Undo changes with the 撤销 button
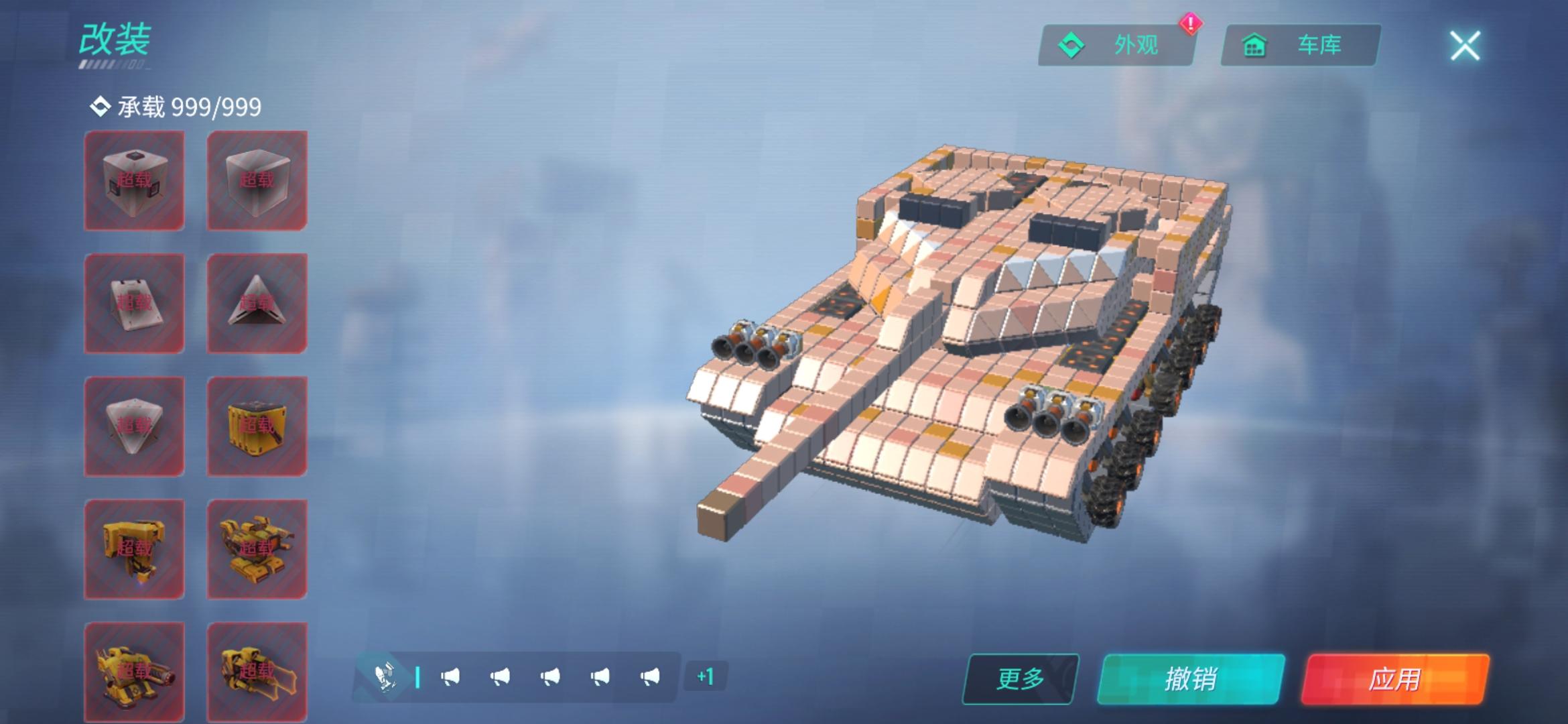 1191,678
